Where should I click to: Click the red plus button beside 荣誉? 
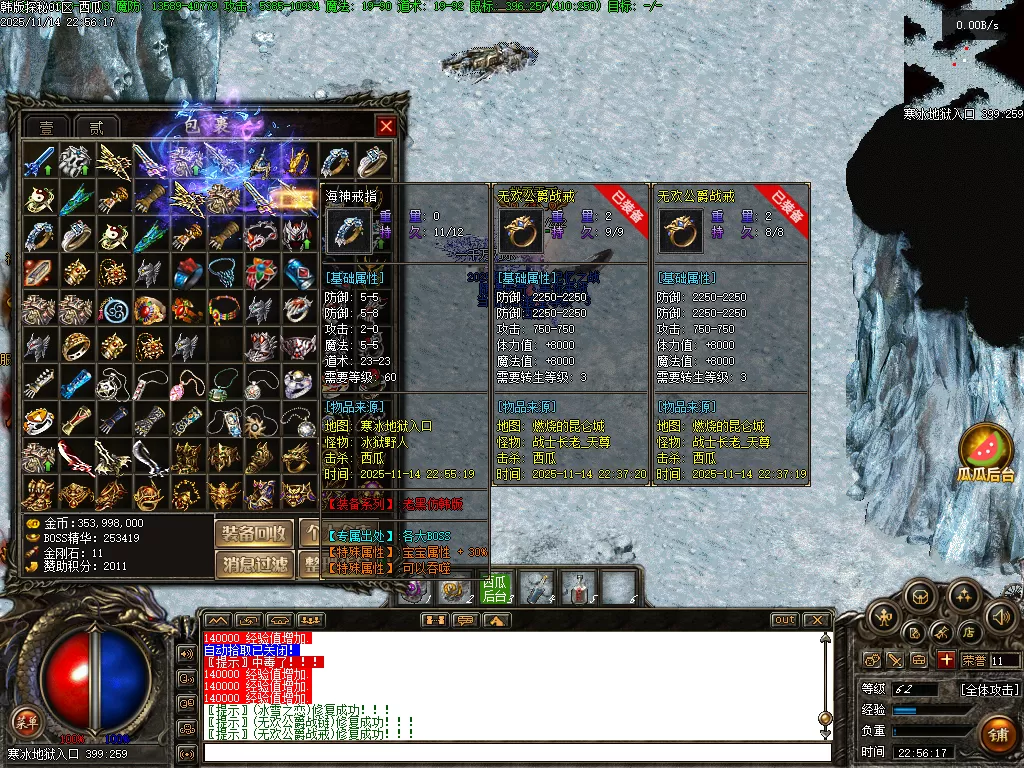pos(946,660)
